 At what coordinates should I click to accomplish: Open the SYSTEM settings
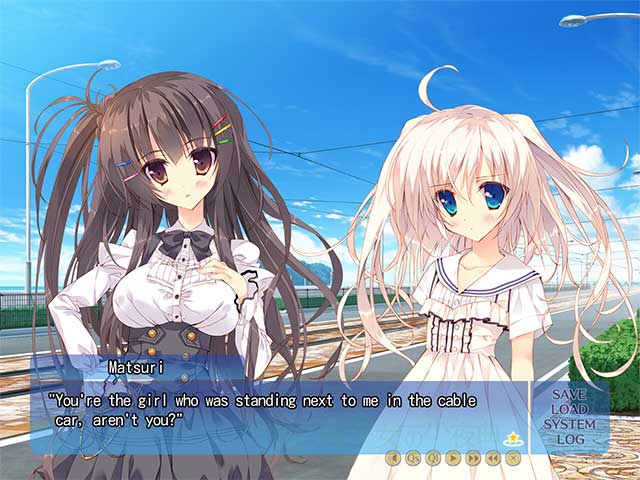click(569, 424)
